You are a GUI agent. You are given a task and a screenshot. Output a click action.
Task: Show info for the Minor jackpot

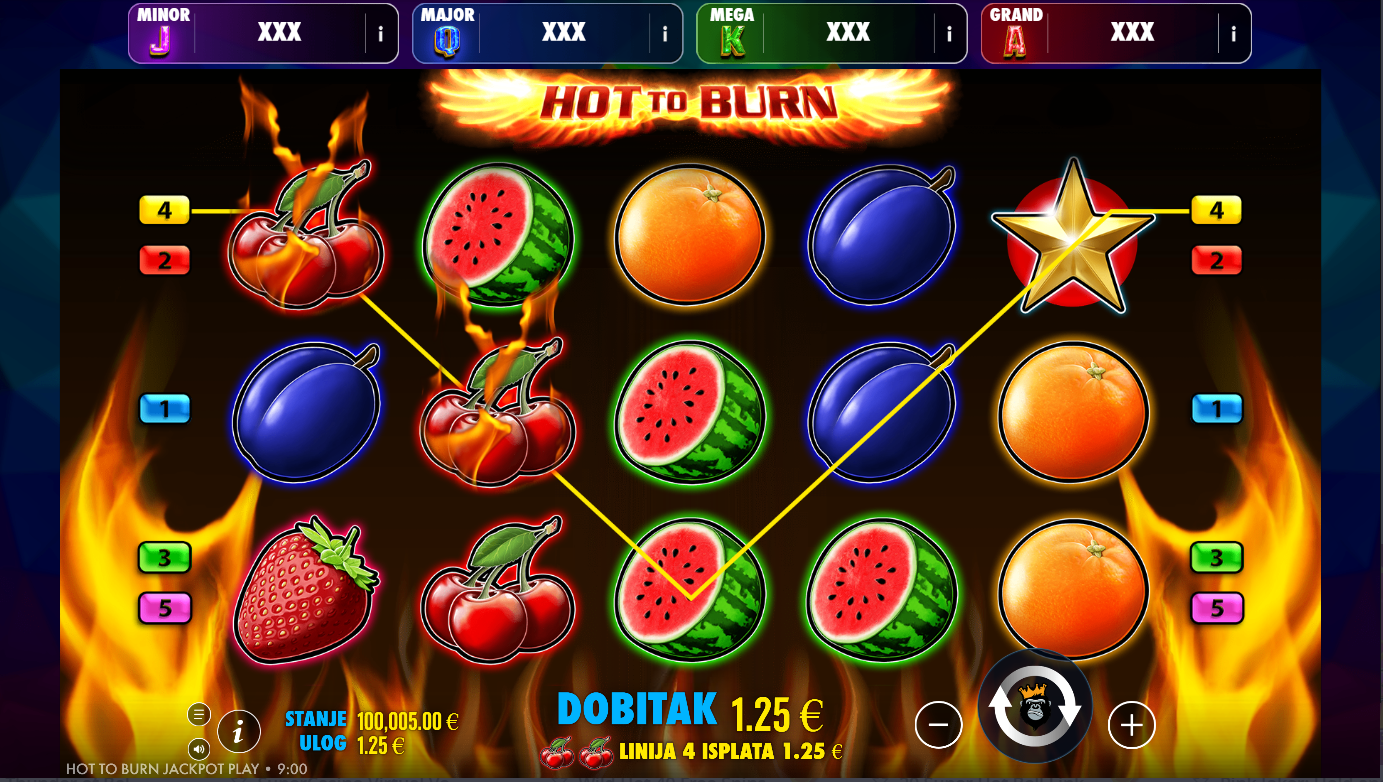(x=380, y=34)
